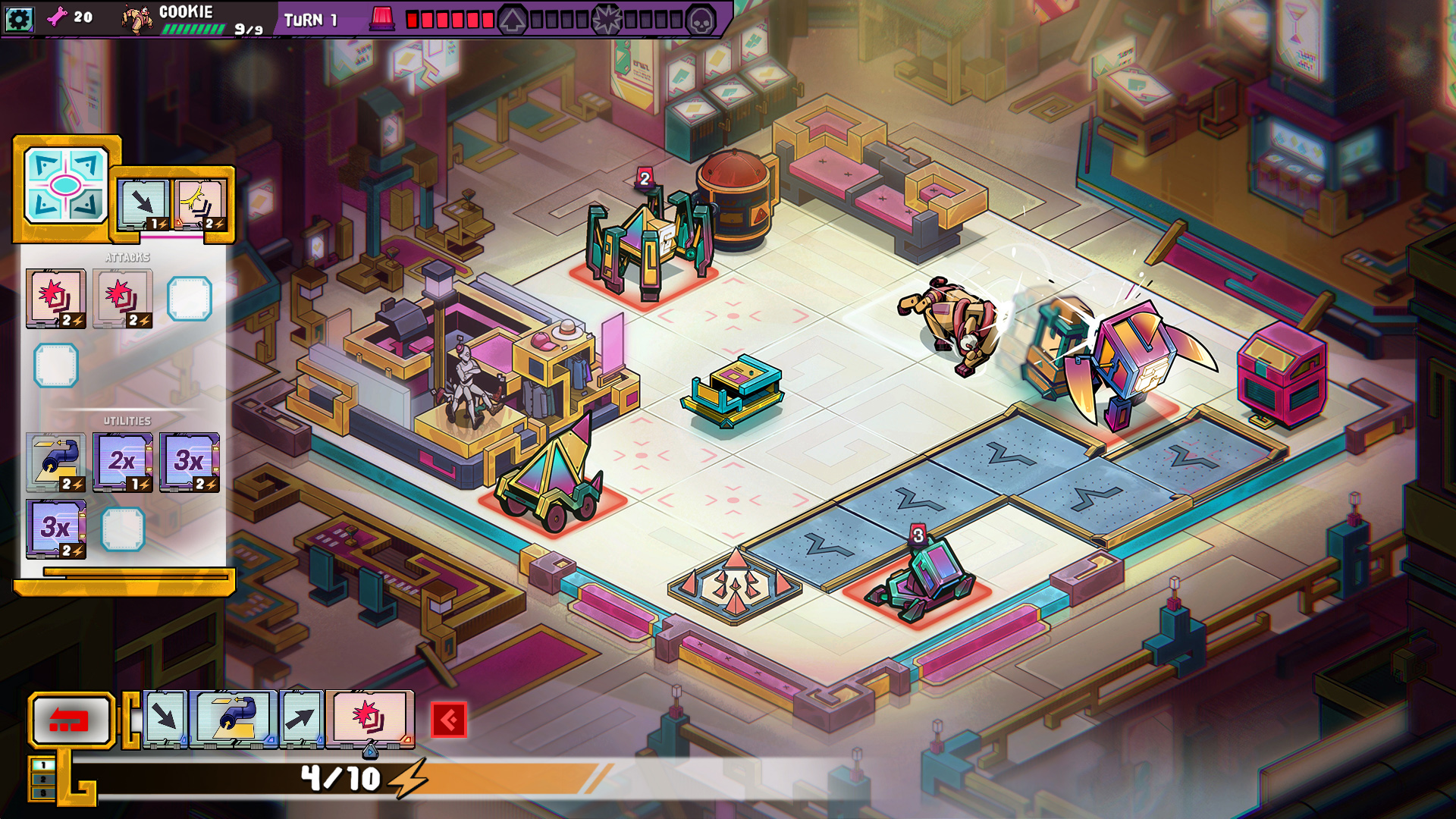This screenshot has width=1456, height=819.
Task: Select the pipe card under Utilities
Action: 55,462
